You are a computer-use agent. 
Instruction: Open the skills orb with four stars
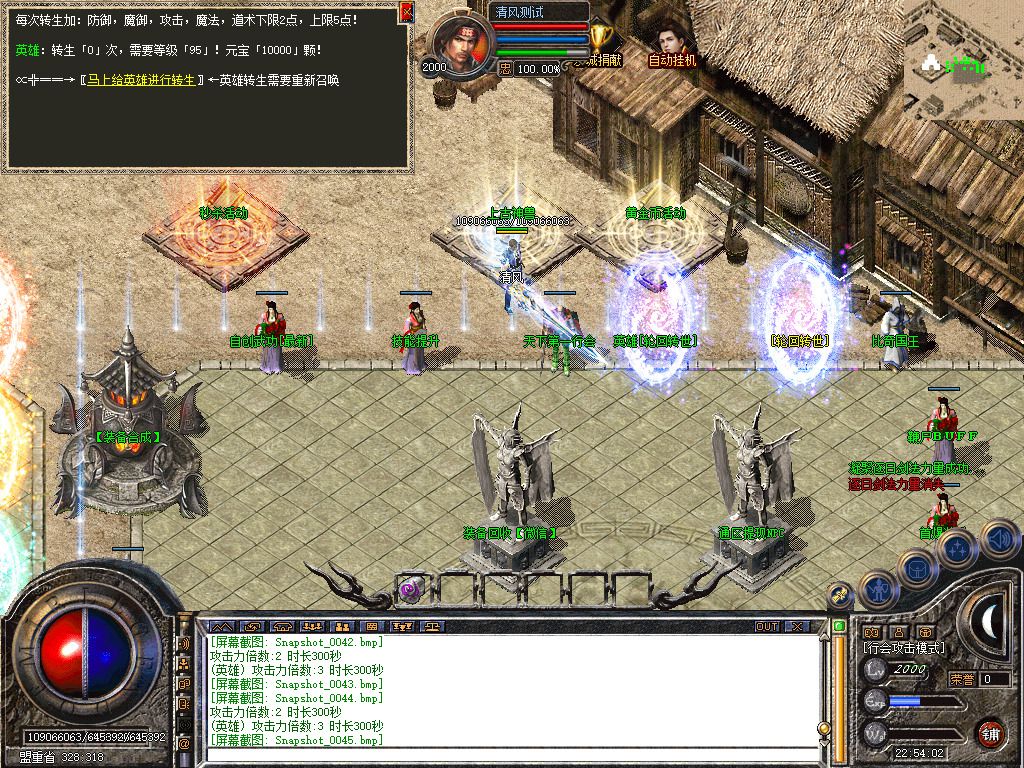coord(957,550)
